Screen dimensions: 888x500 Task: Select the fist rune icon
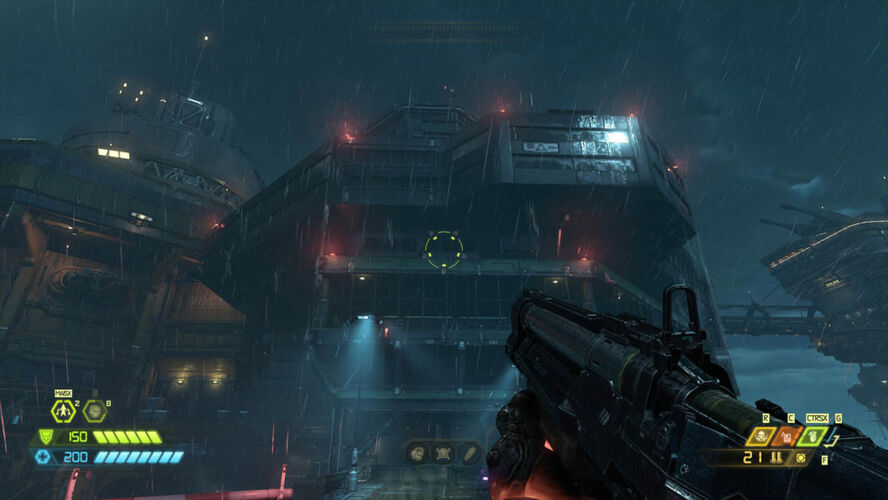pos(417,453)
